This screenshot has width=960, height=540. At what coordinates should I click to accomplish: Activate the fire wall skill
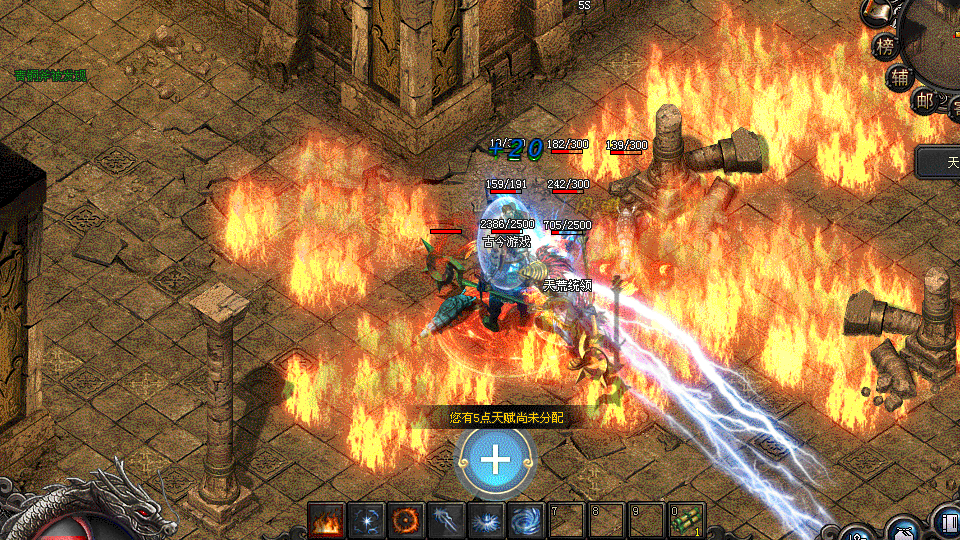(x=326, y=521)
